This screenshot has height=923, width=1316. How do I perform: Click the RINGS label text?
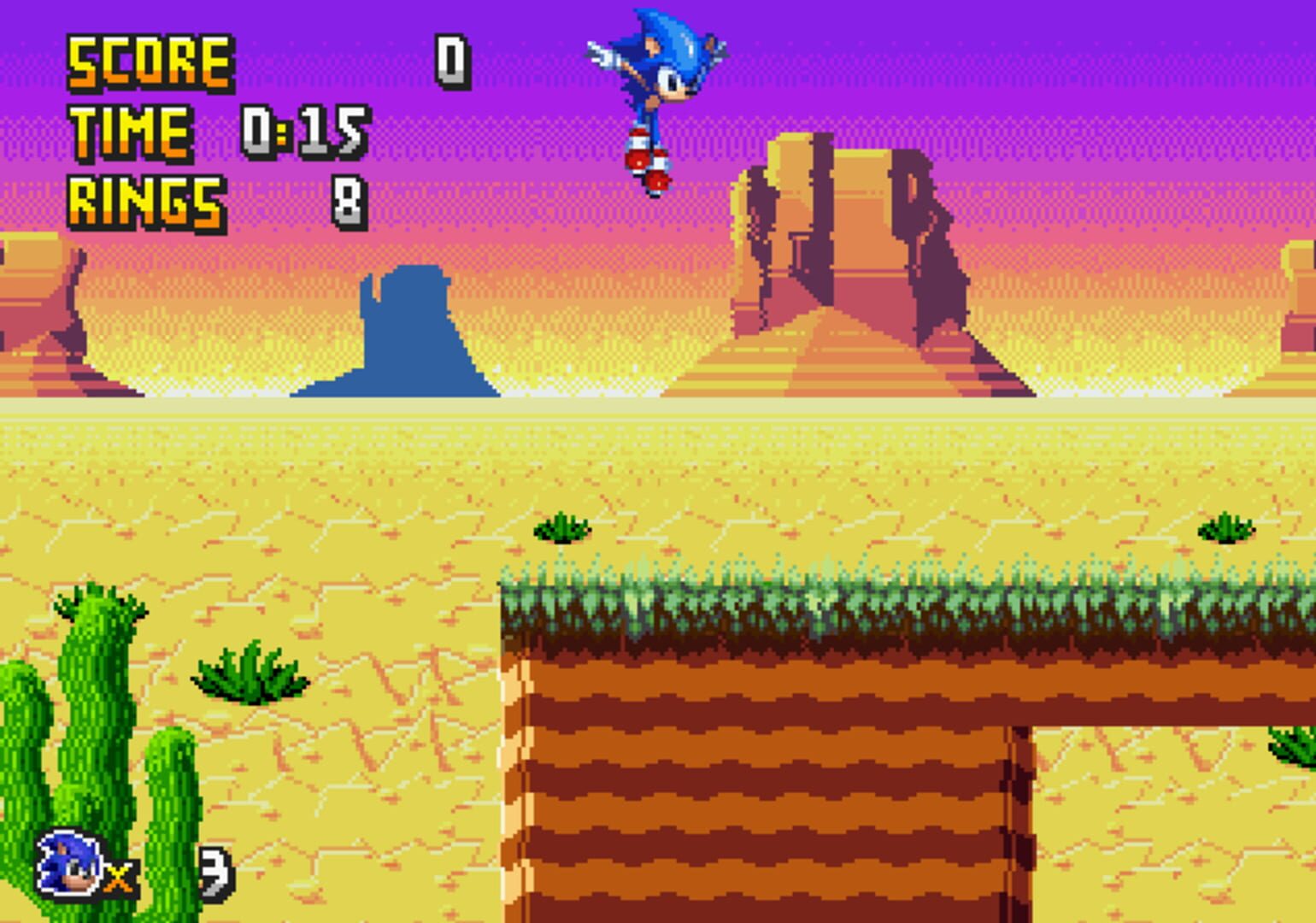pos(145,201)
